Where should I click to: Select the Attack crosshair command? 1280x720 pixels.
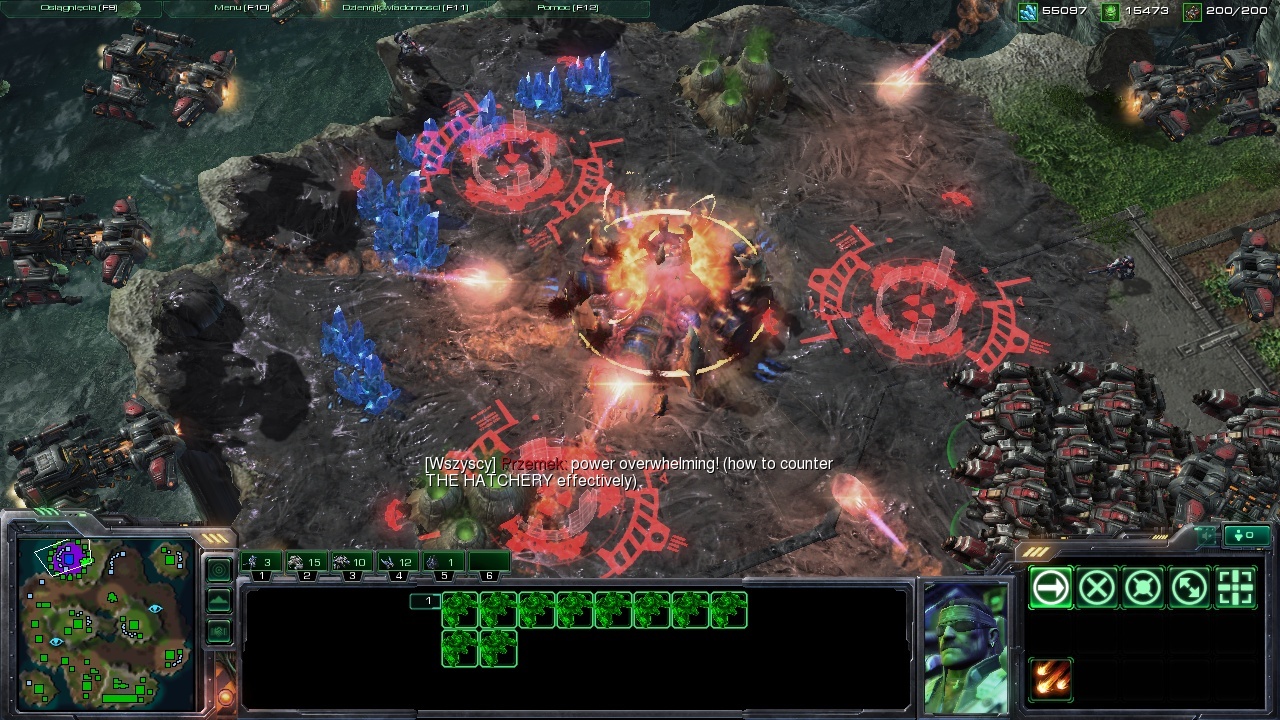pos(1236,588)
